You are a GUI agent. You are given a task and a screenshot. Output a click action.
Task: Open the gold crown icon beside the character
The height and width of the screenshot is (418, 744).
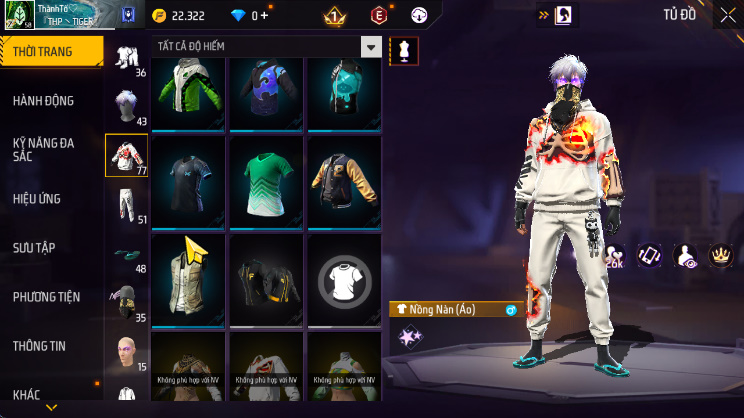(x=719, y=256)
